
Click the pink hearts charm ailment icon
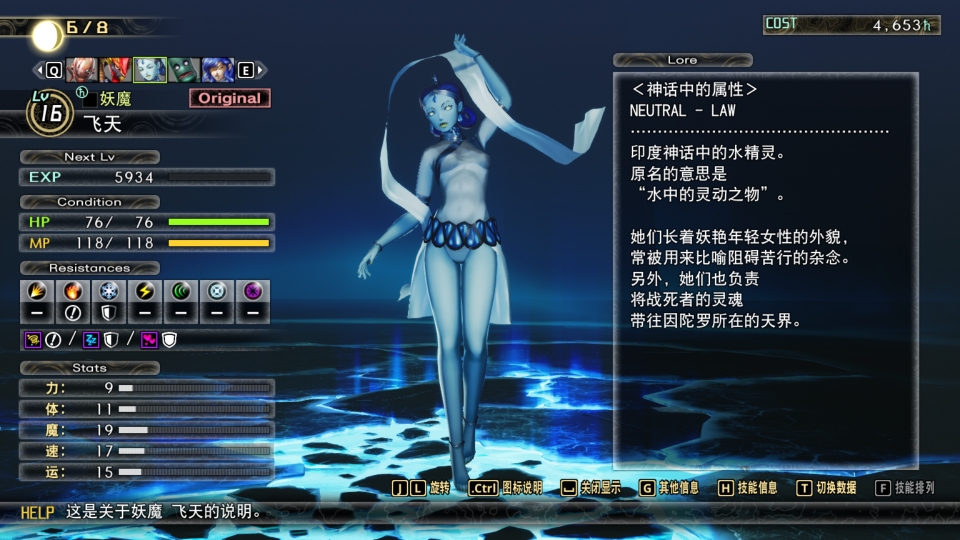click(x=149, y=340)
